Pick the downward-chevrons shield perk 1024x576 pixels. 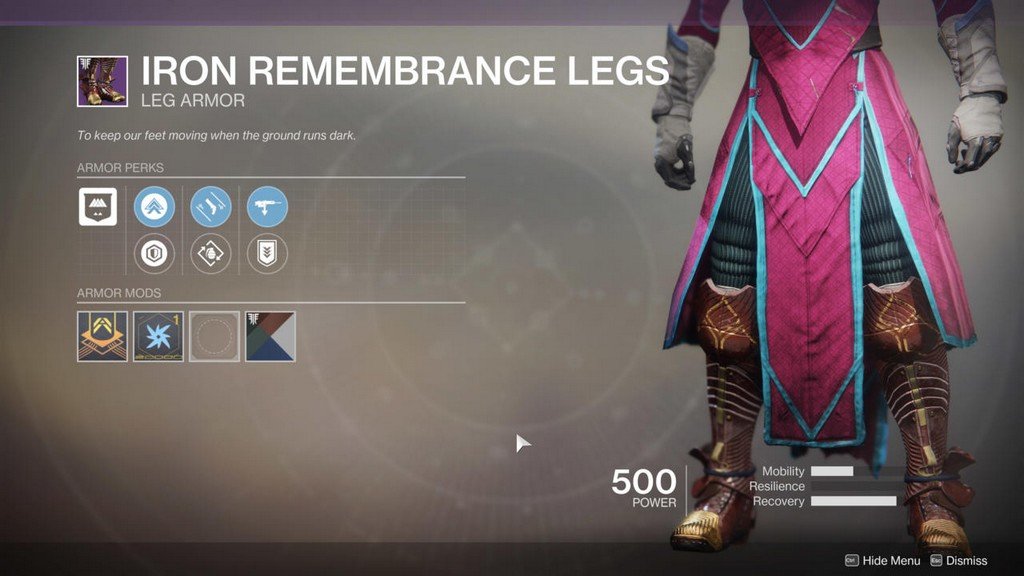267,253
